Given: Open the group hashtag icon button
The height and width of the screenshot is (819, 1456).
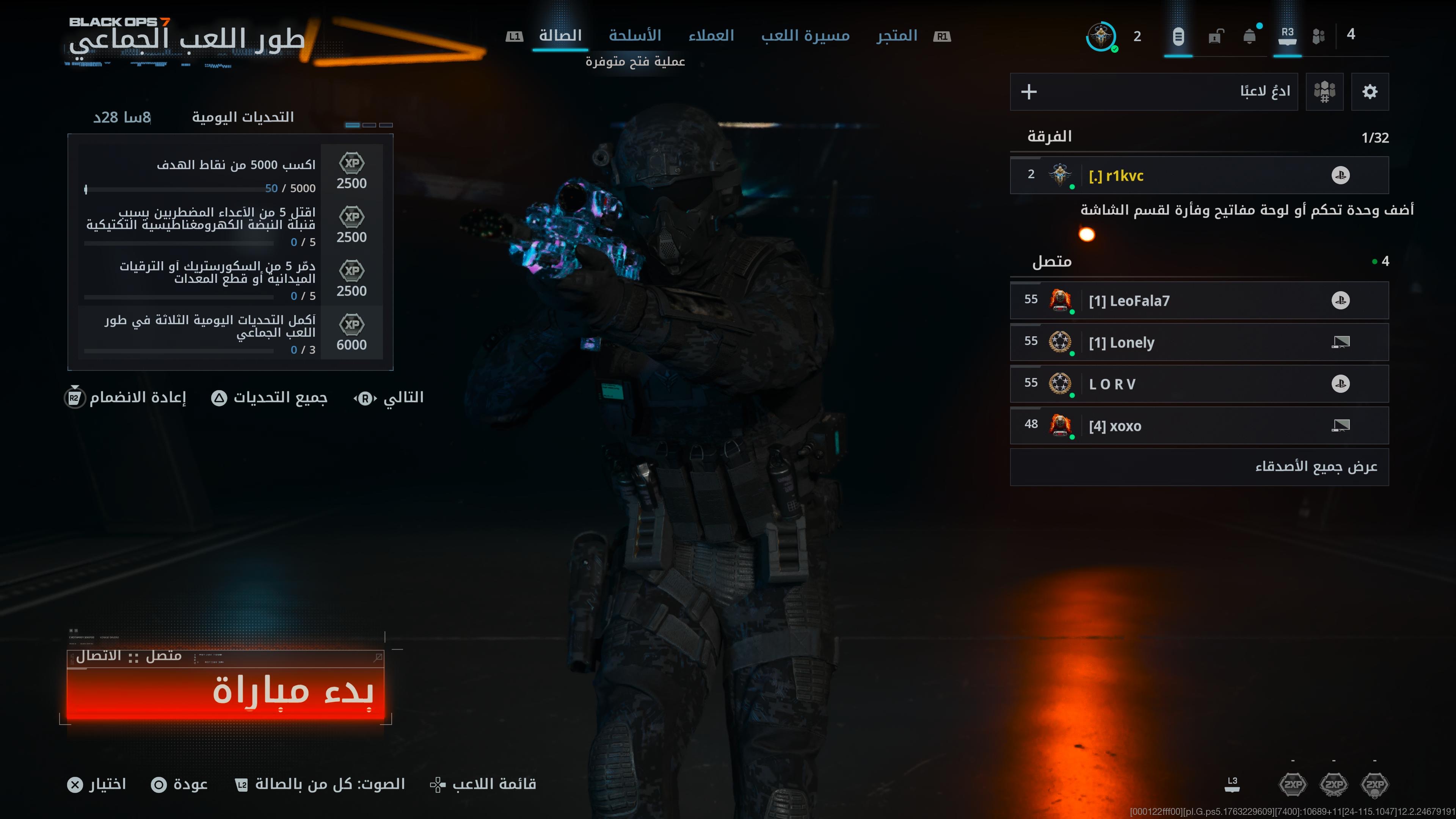Looking at the screenshot, I should [1324, 91].
